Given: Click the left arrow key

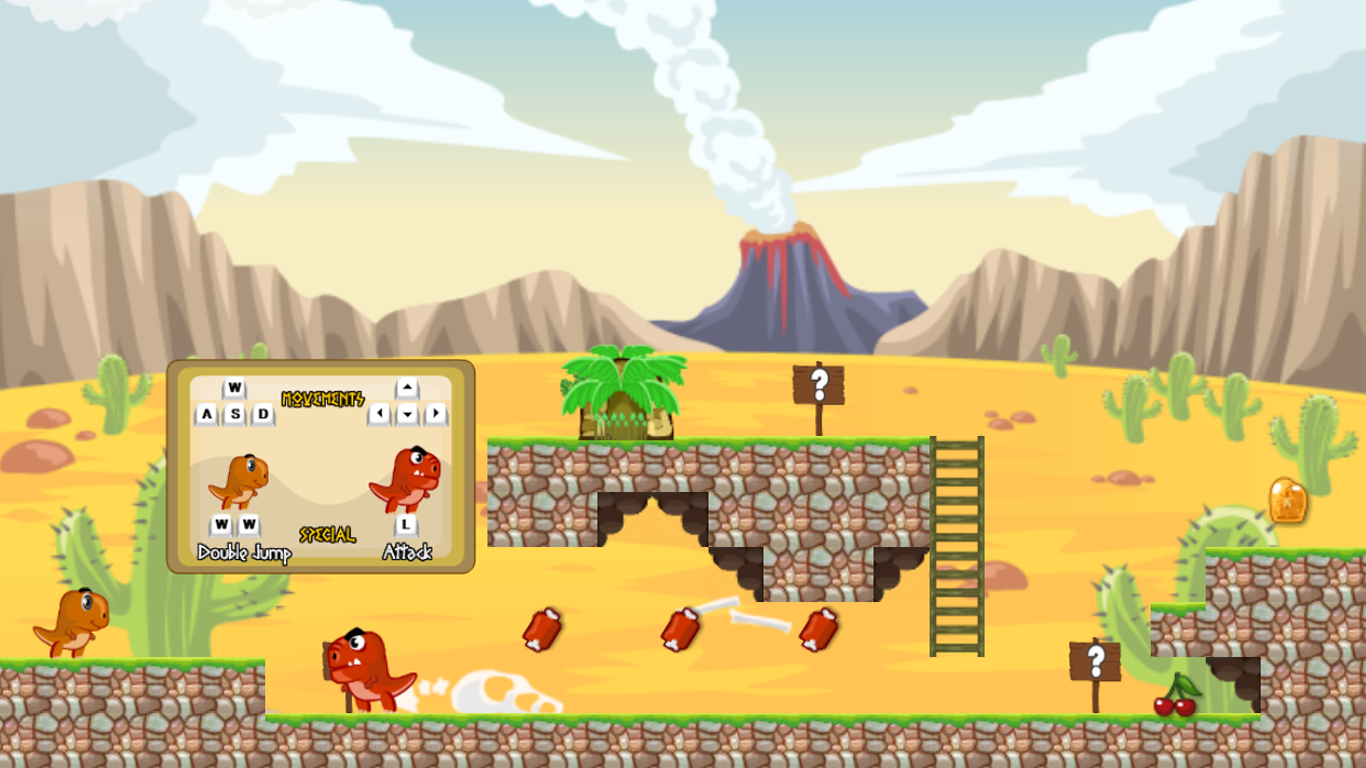Looking at the screenshot, I should coord(381,412).
